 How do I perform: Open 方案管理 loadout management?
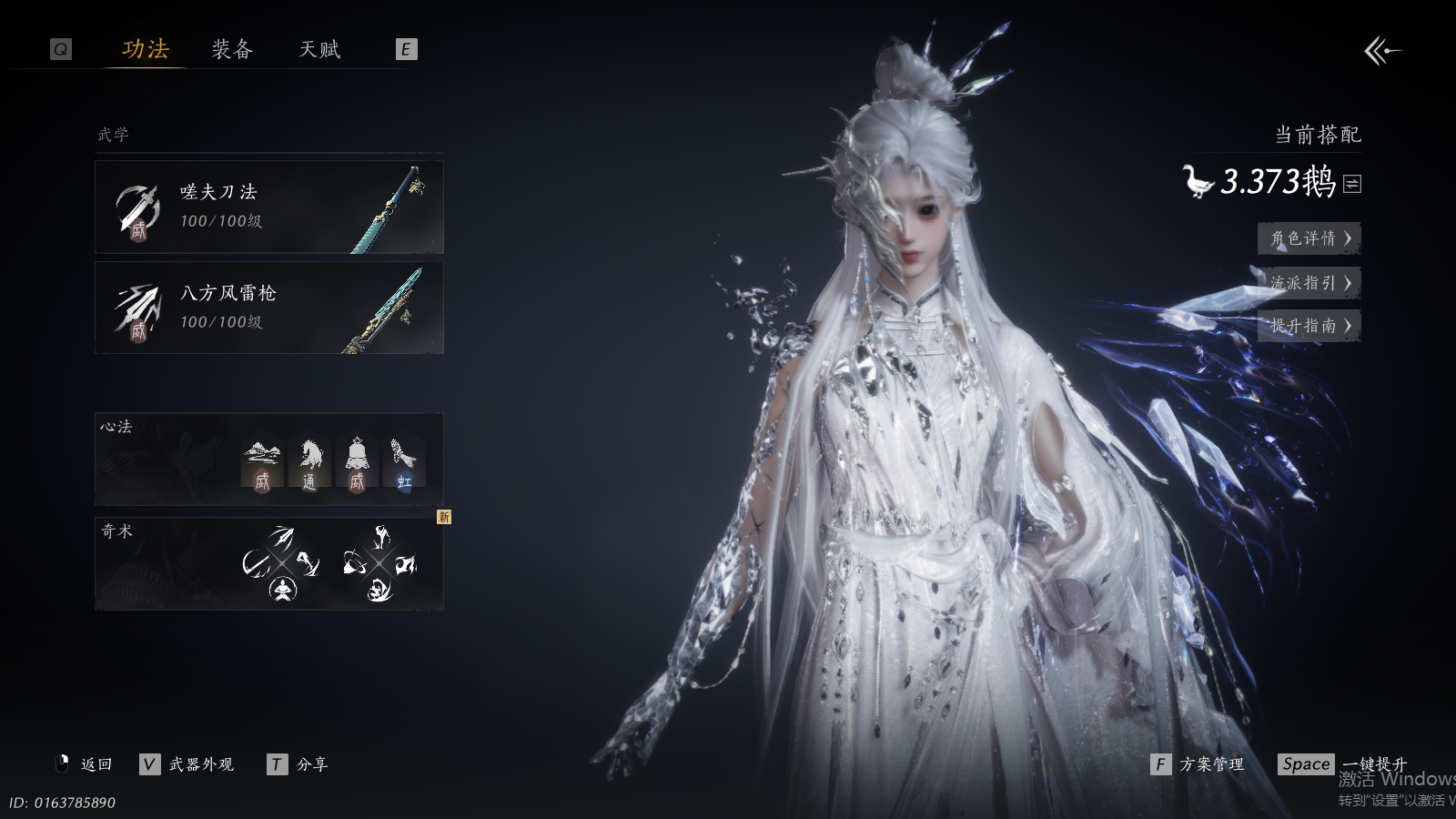click(1198, 764)
